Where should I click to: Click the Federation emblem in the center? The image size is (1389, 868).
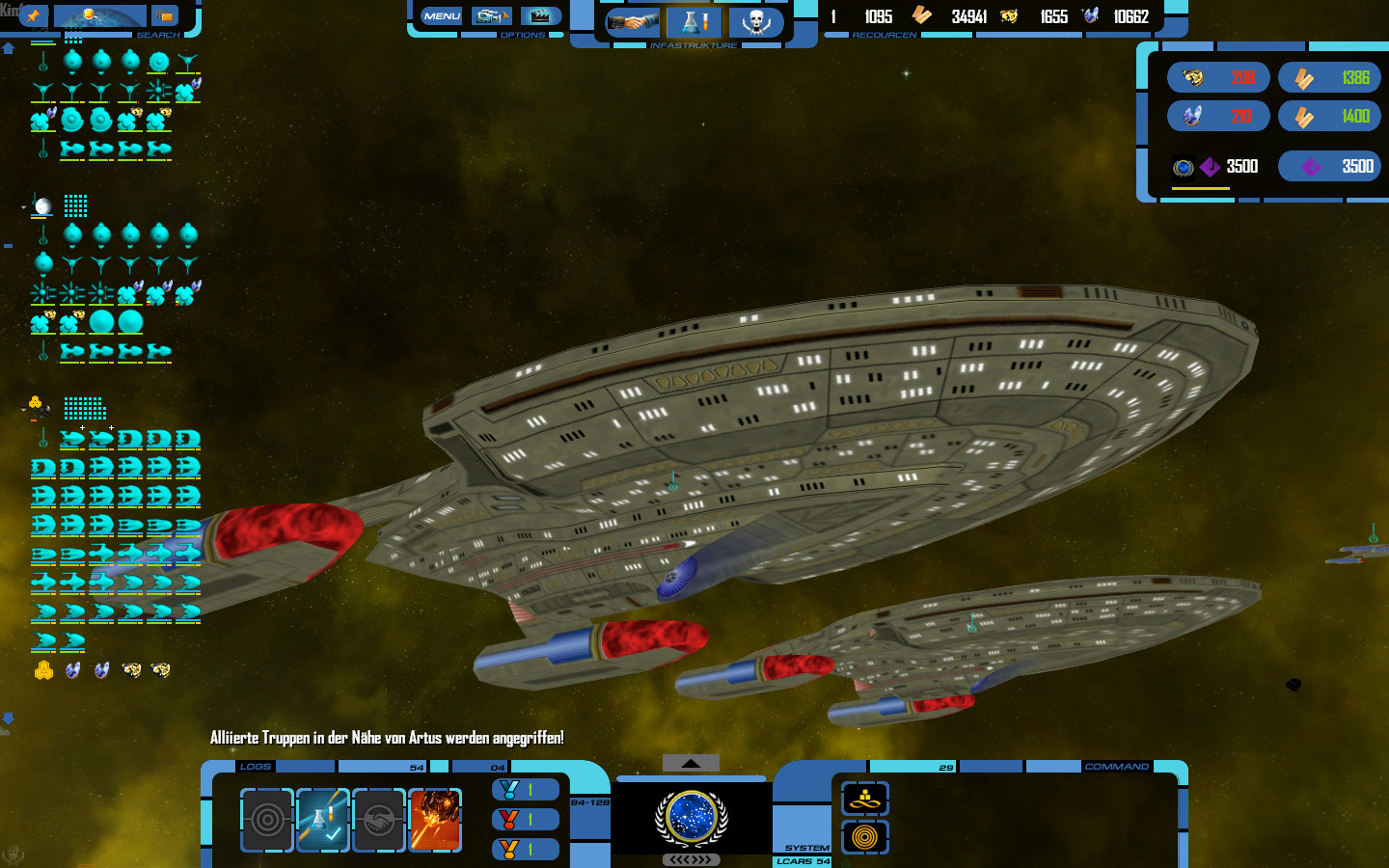pos(691,818)
